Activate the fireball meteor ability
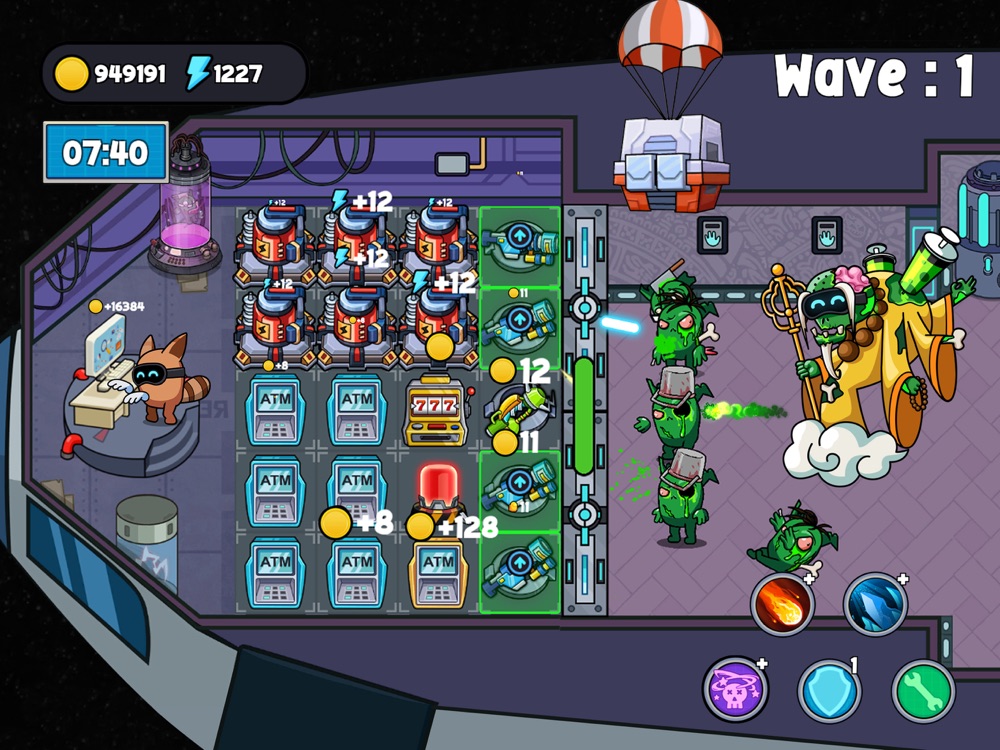The width and height of the screenshot is (1000, 750). coord(783,604)
